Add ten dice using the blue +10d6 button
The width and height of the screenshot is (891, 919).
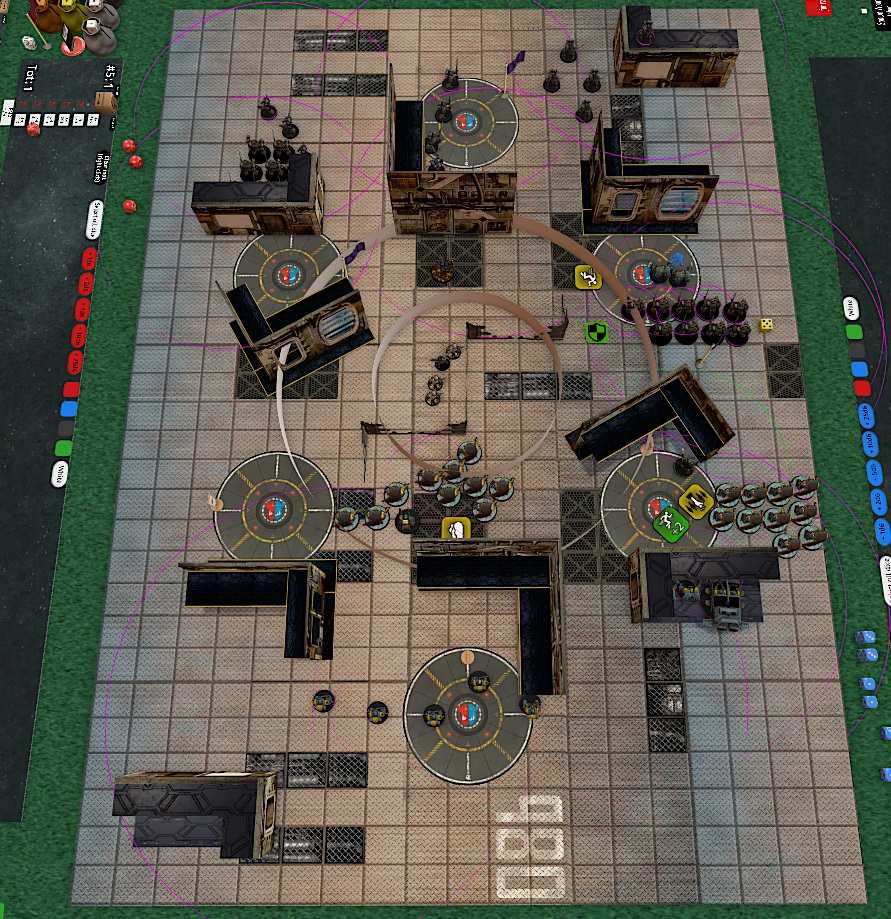coord(868,443)
